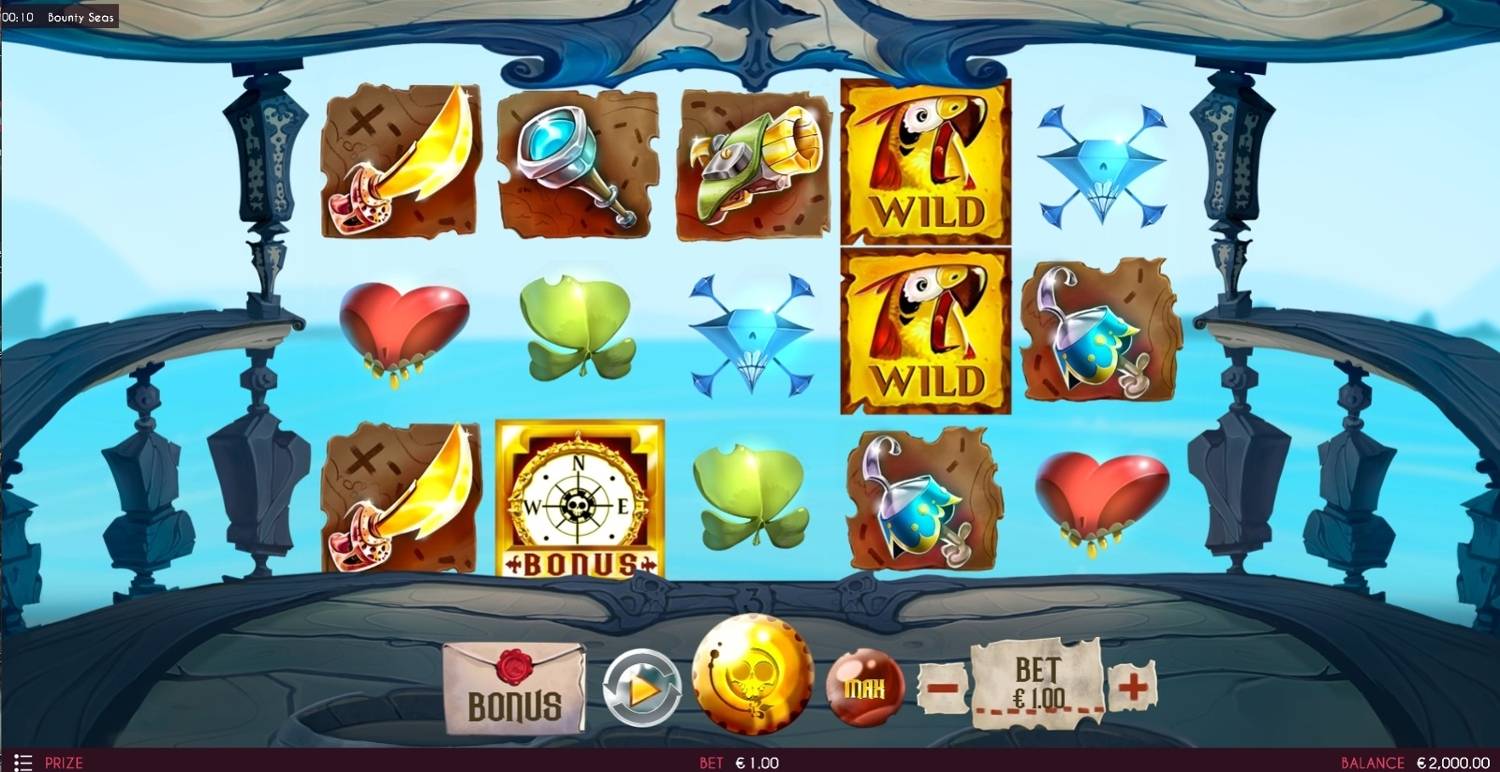Select the WILD parrot symbol on reel four

[x=925, y=163]
